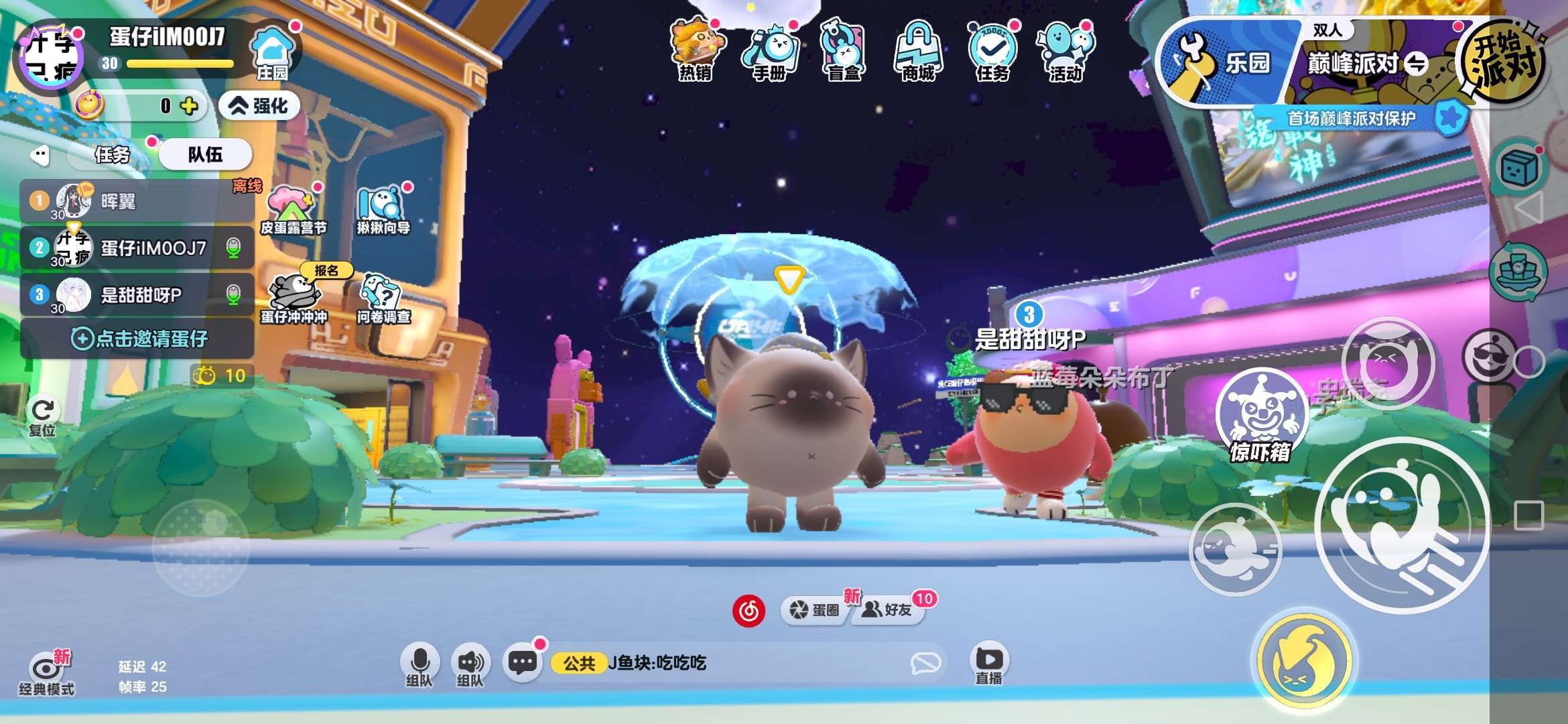The width and height of the screenshot is (1568, 724).
Task: Open the 问卷调查 survey icon
Action: click(383, 298)
